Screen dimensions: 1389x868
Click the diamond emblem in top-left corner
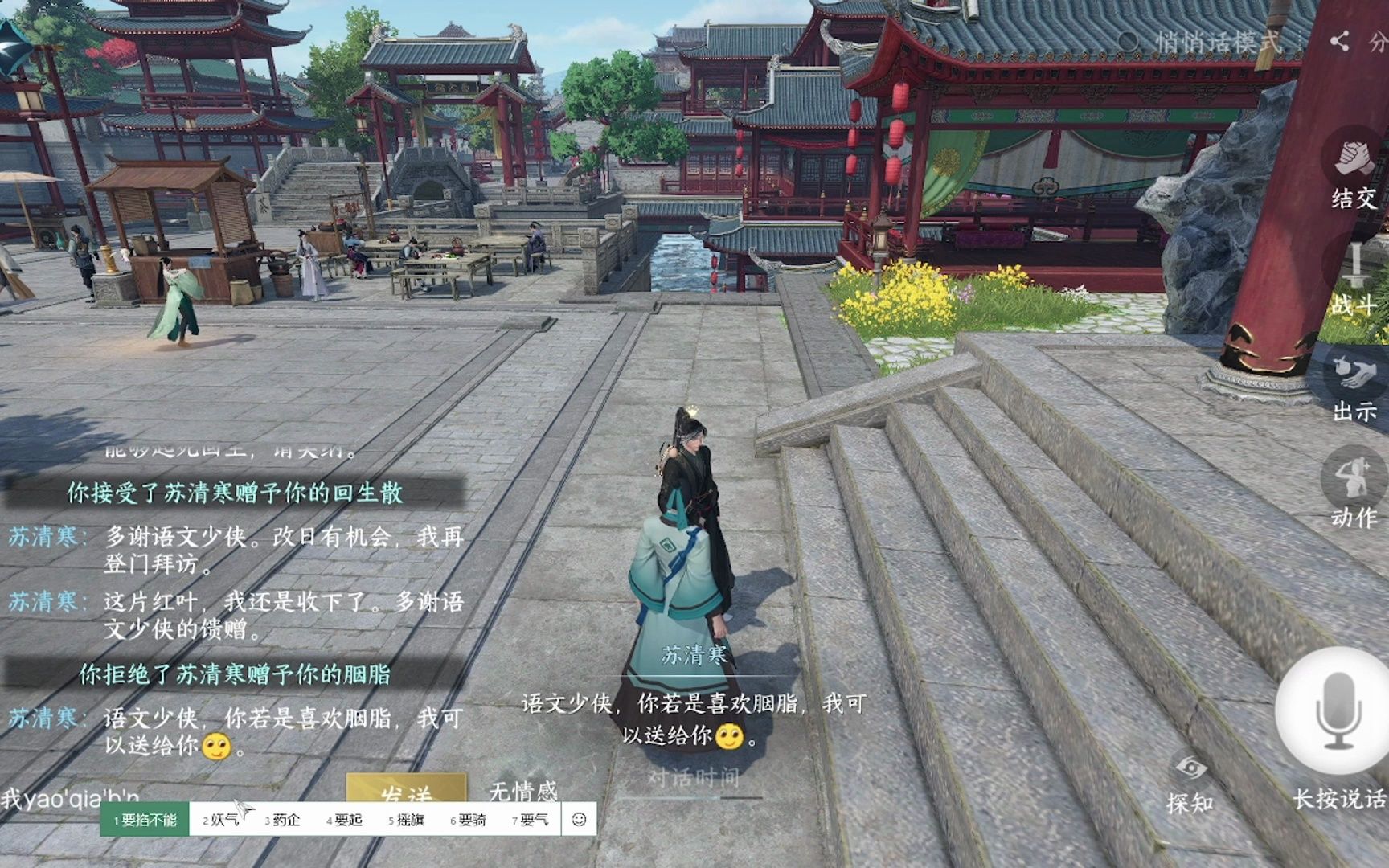coord(14,47)
